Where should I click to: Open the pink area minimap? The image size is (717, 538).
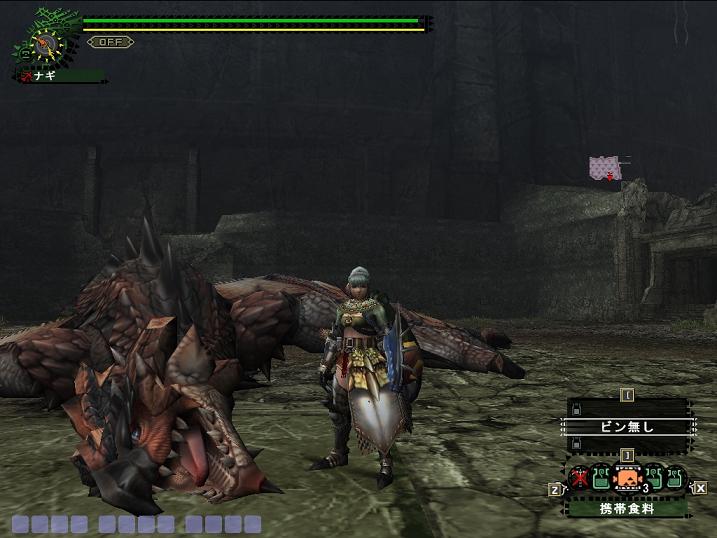(x=604, y=168)
